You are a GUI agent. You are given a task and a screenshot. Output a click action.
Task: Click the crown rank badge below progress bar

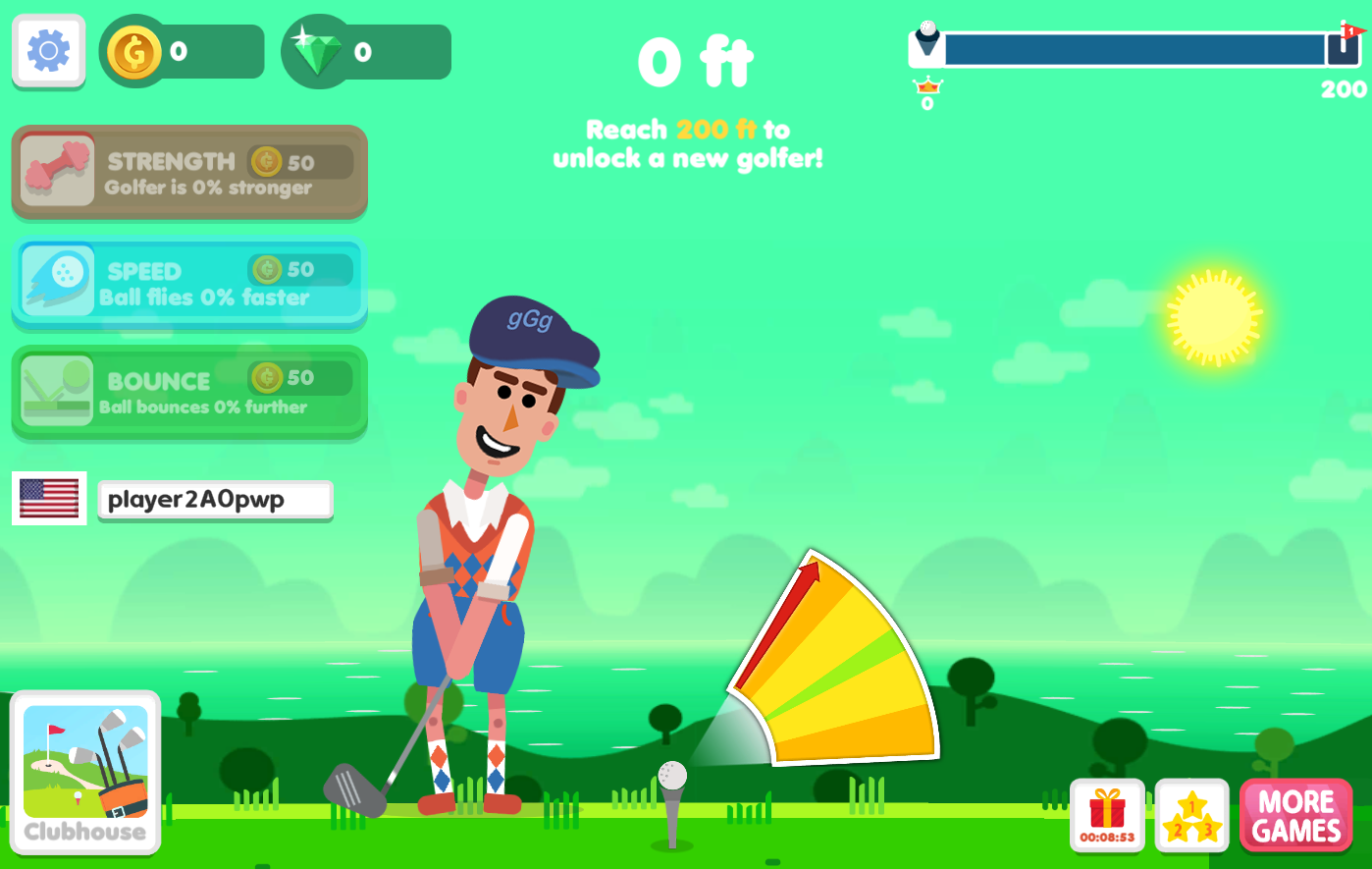pos(925,89)
